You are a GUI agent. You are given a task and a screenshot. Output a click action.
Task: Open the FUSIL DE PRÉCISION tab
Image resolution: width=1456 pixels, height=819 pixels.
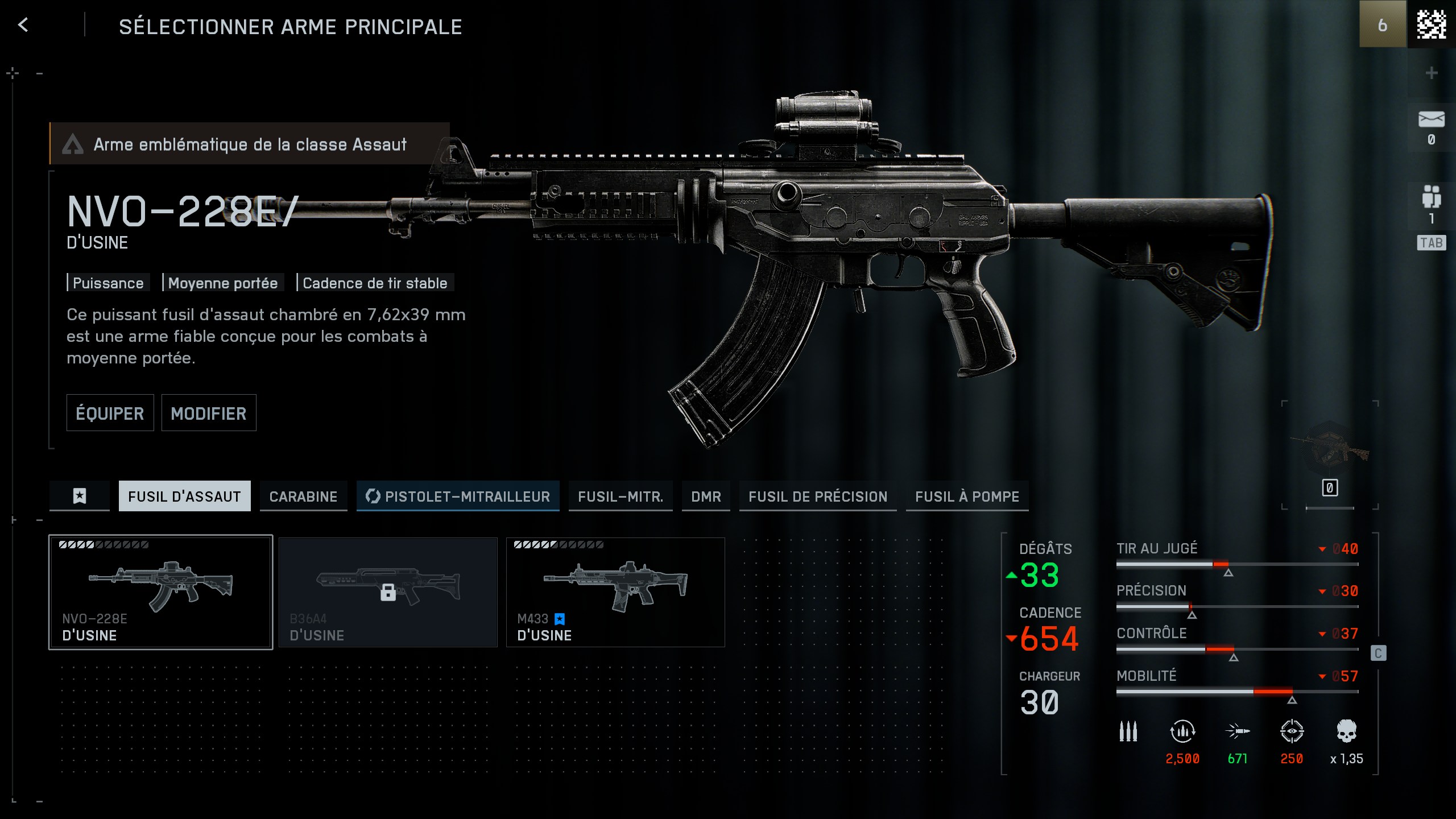817,496
